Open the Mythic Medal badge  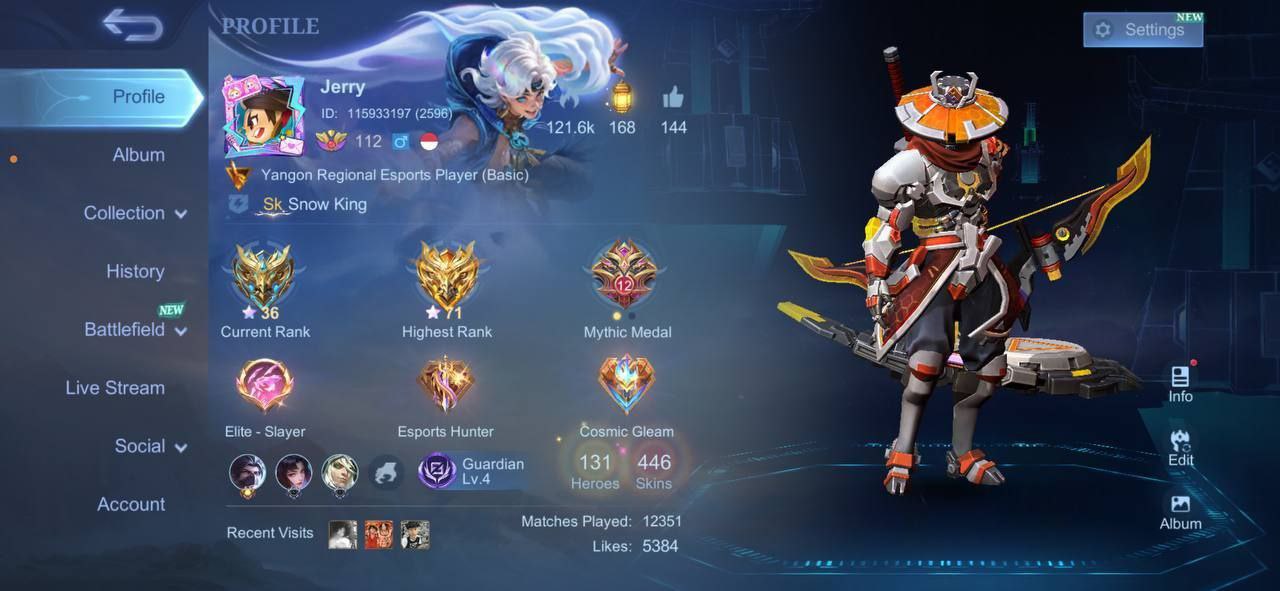pos(626,277)
